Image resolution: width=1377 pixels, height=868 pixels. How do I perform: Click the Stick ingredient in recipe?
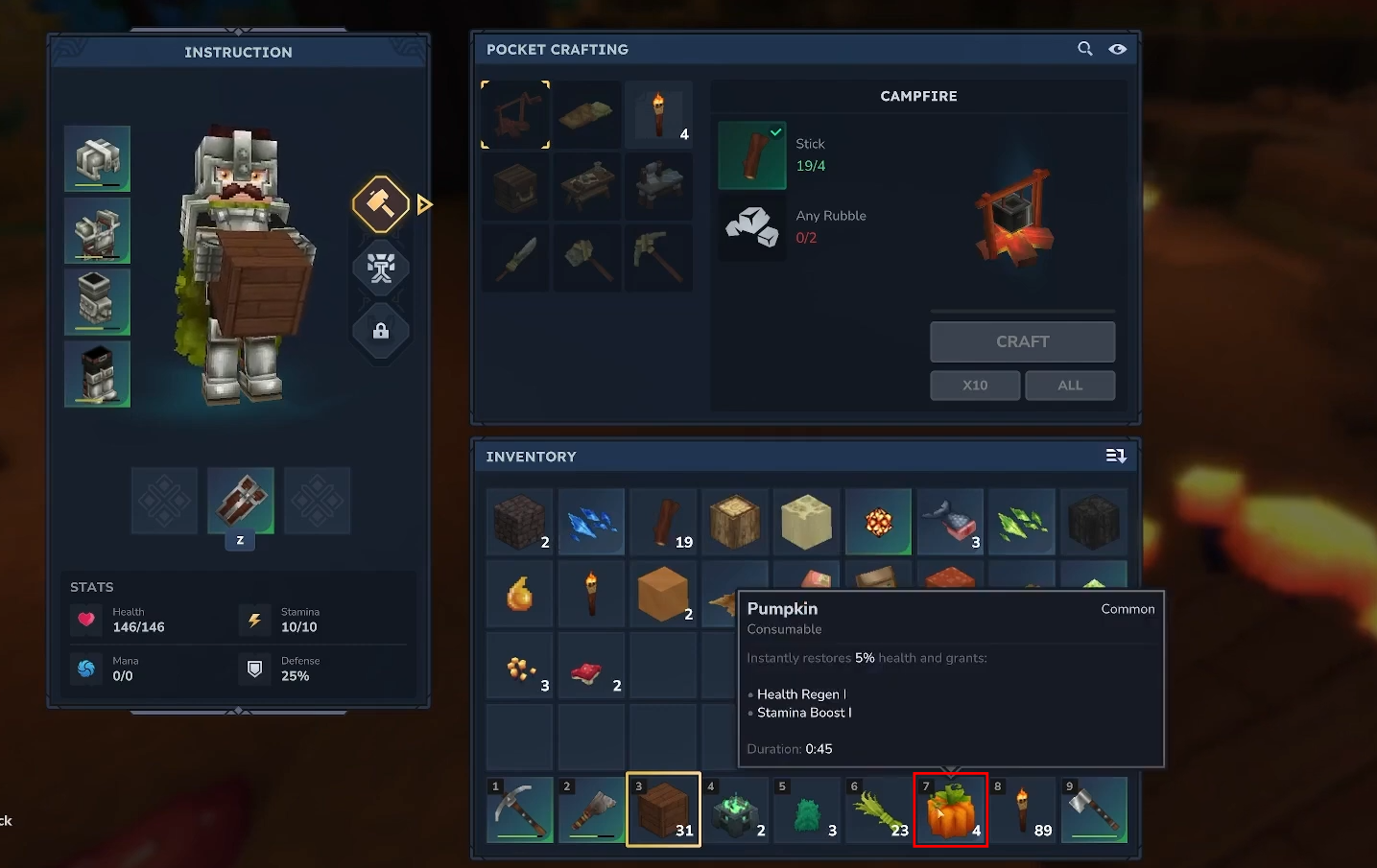(752, 155)
